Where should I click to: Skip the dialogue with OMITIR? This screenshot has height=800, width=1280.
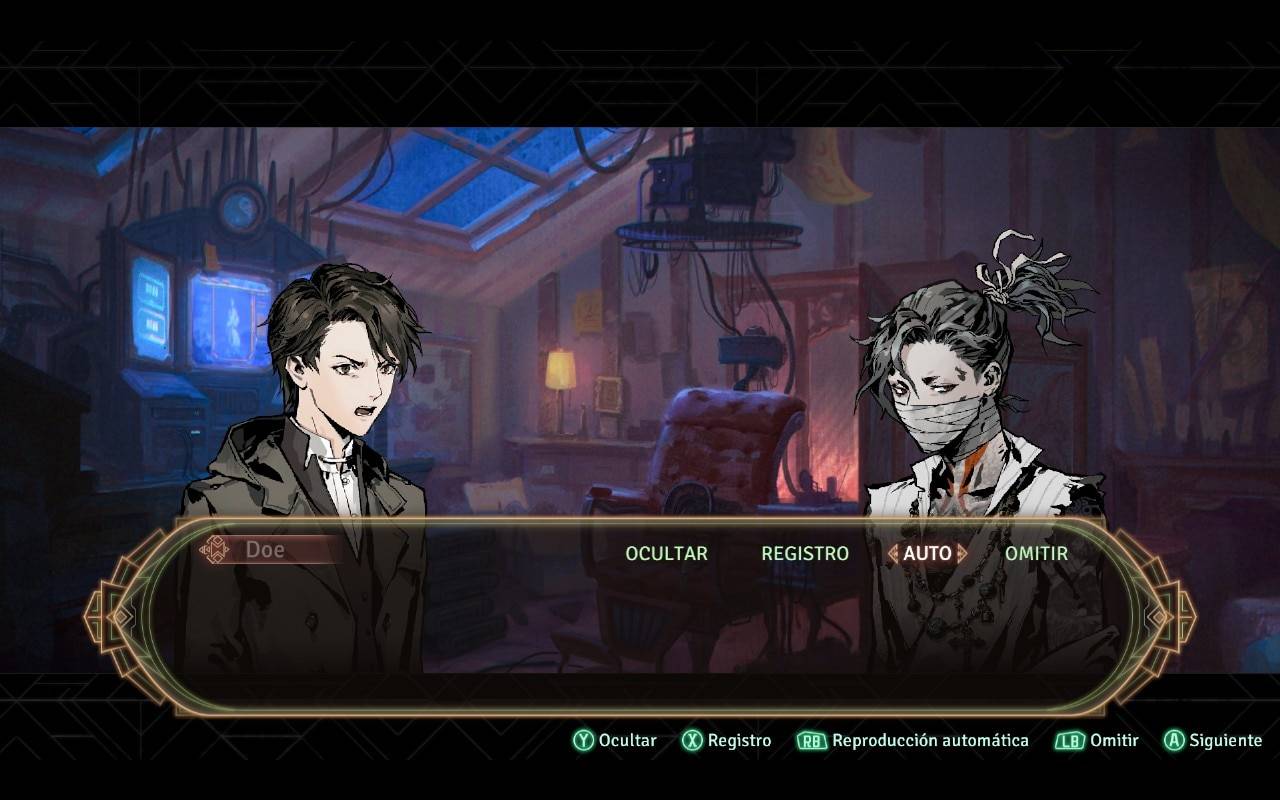click(1036, 553)
